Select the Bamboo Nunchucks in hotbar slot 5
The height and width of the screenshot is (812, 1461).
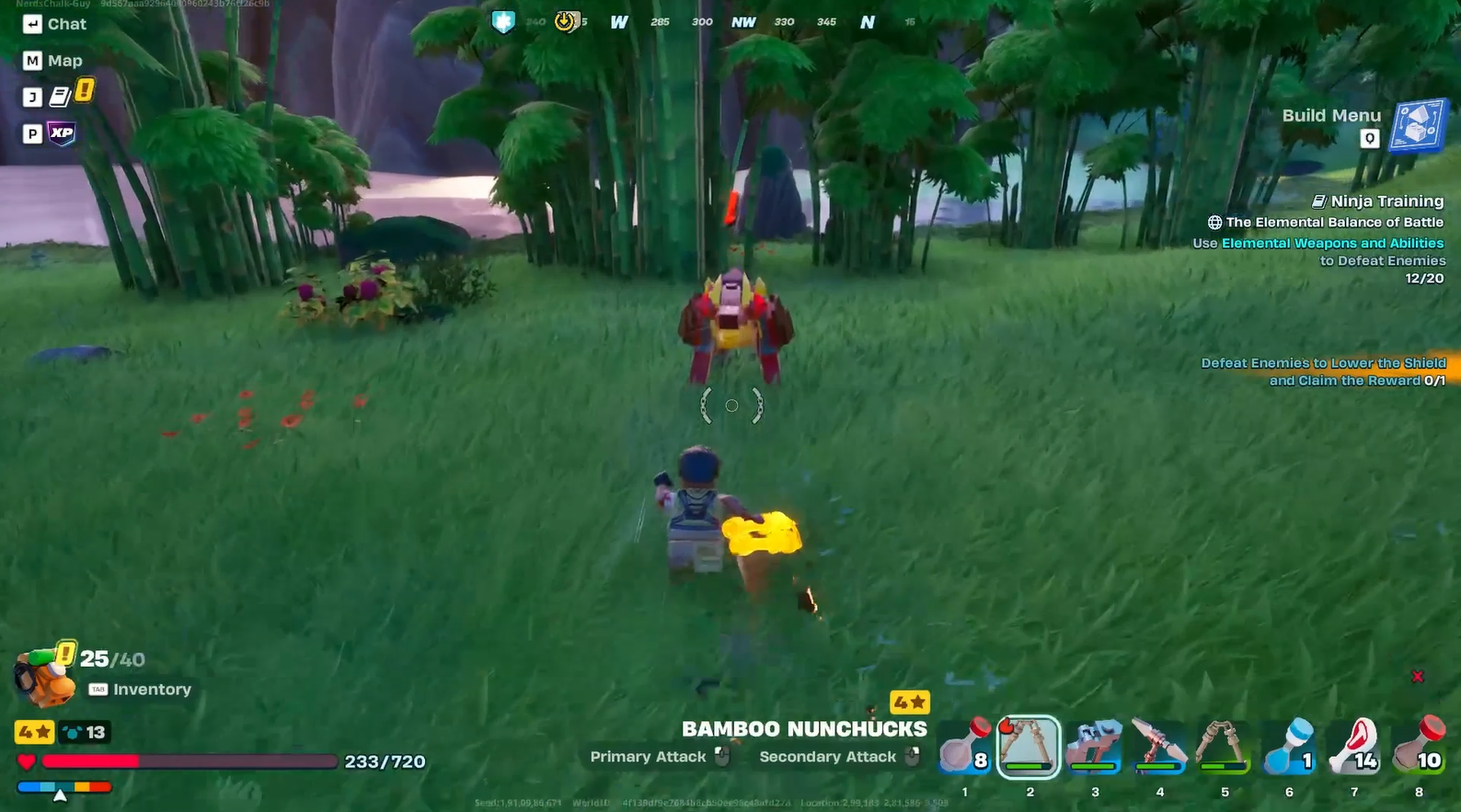(1224, 745)
